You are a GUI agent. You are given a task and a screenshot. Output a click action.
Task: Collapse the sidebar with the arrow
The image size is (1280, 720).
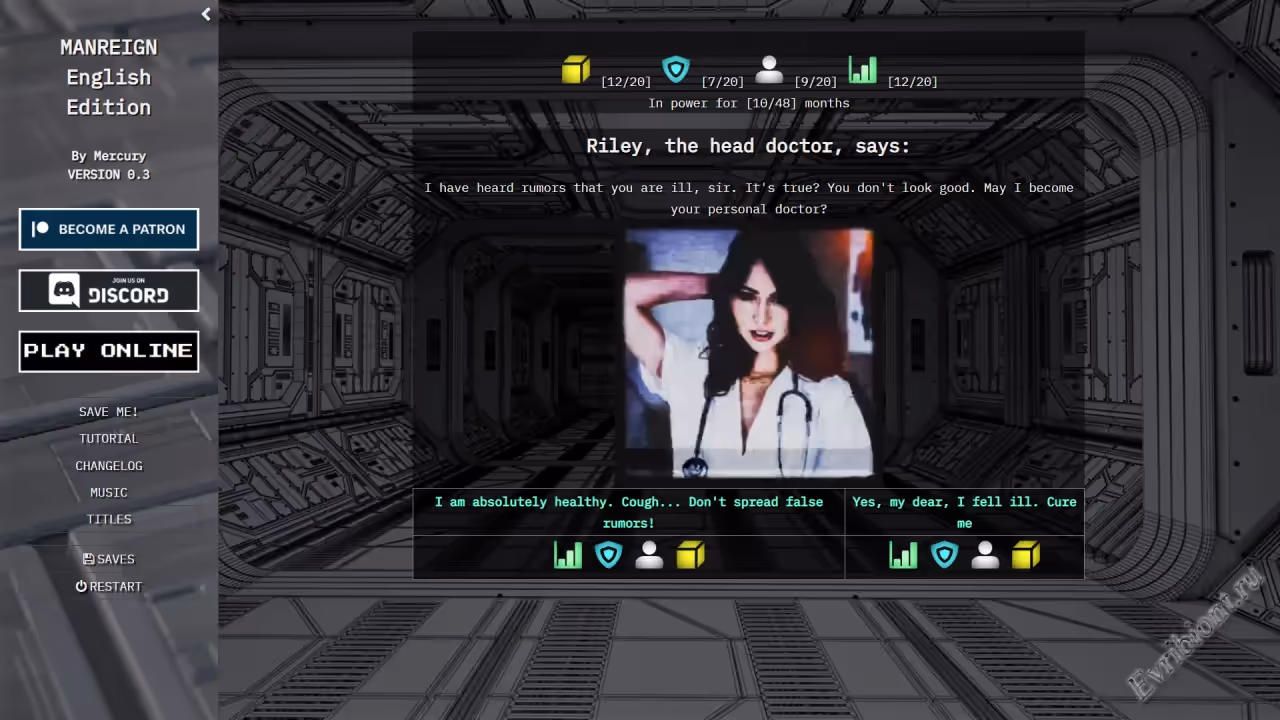[x=206, y=14]
